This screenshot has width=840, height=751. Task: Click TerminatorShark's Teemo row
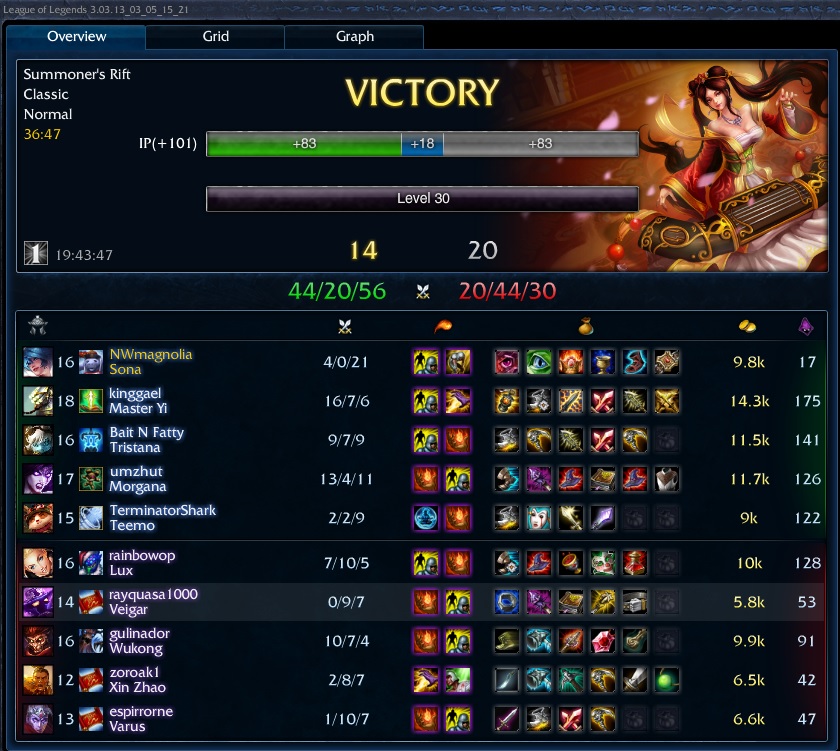162,518
